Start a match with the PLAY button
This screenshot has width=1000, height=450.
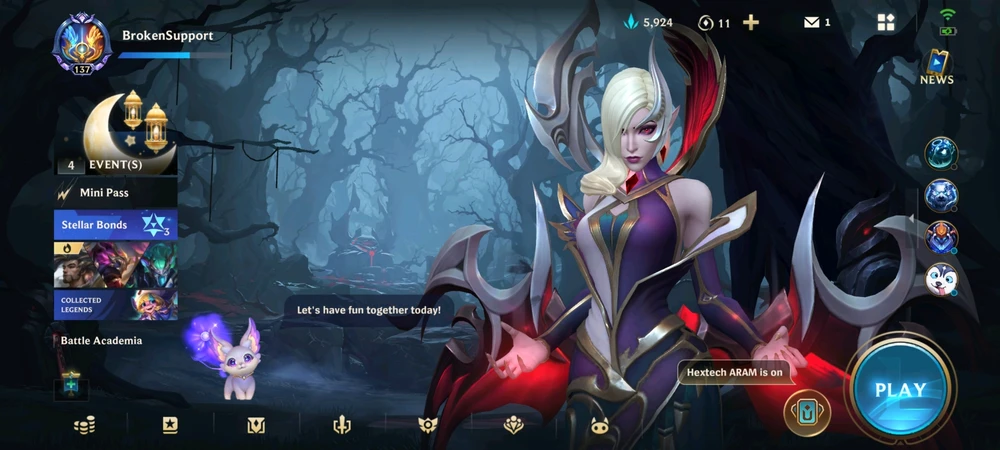point(900,389)
